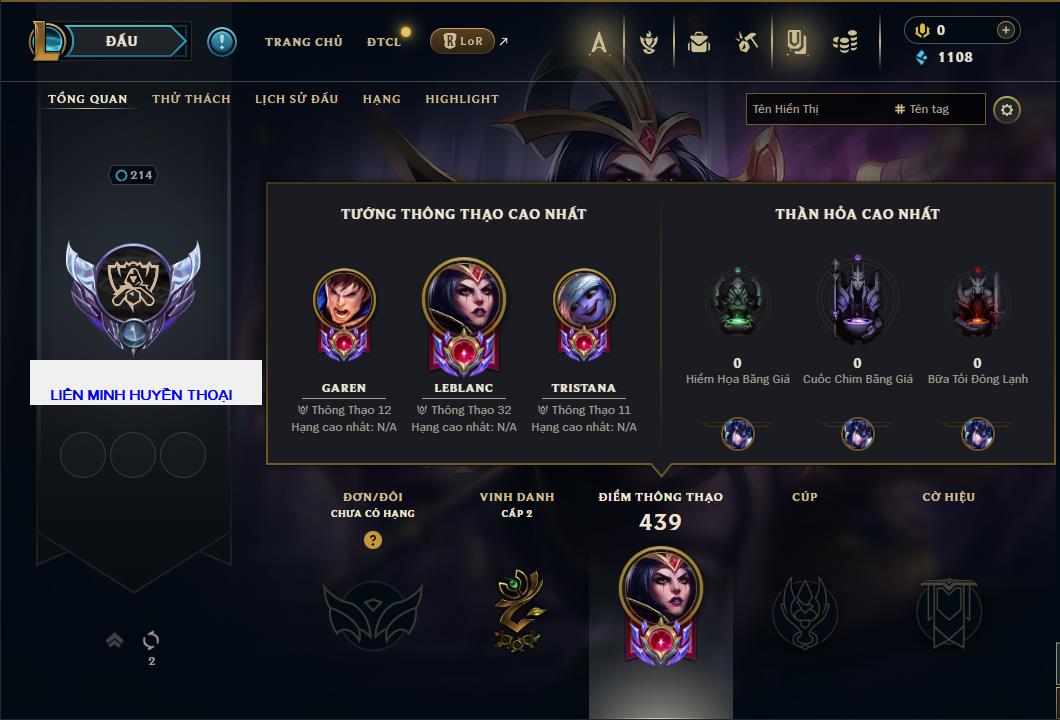This screenshot has height=720, width=1060.
Task: Show the HIGHLIGHT tab
Action: pos(462,99)
